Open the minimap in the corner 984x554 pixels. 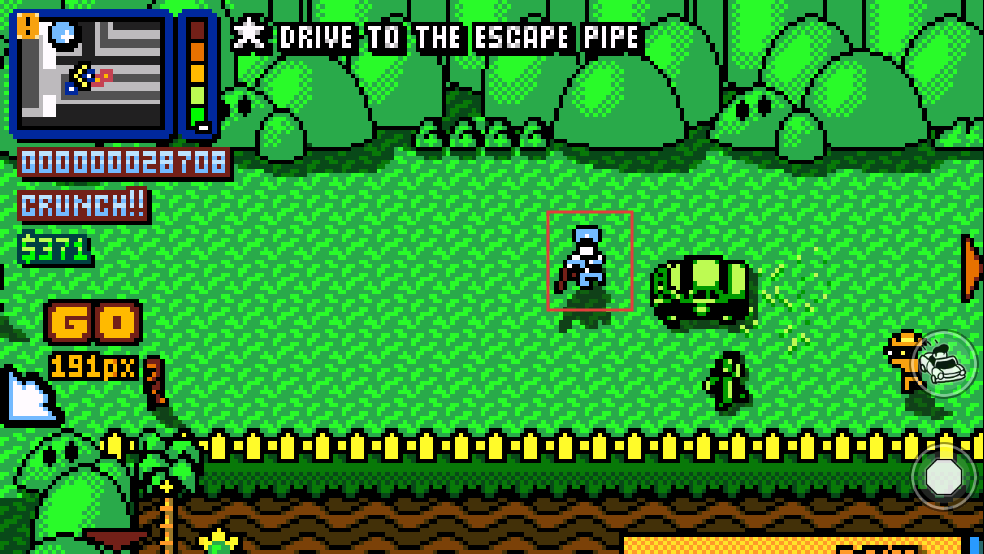click(92, 72)
